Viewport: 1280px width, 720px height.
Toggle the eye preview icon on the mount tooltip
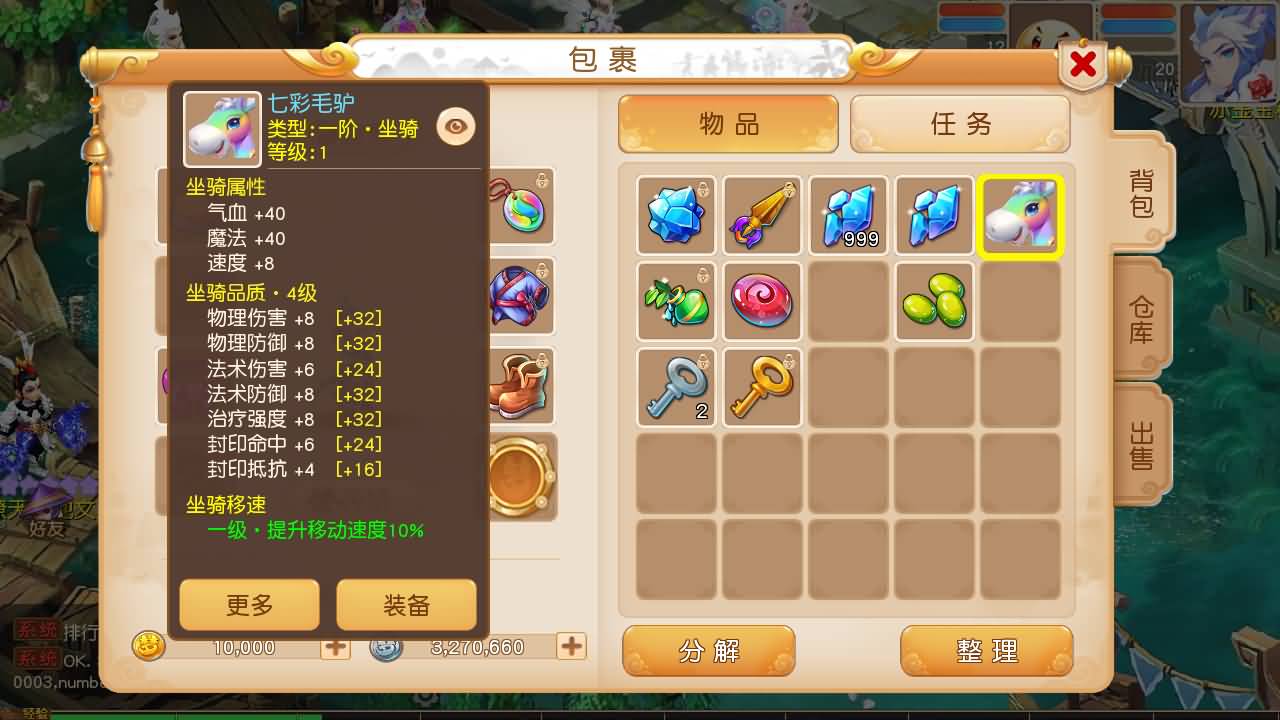[456, 128]
